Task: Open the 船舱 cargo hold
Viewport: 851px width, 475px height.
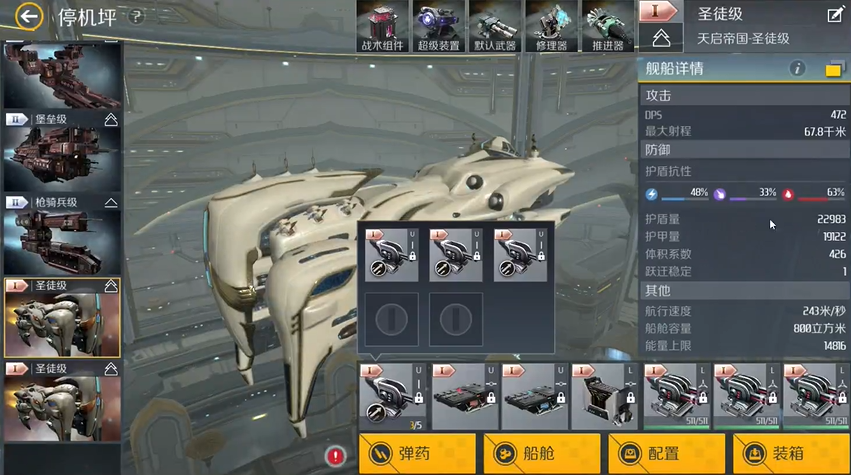Action: point(541,454)
